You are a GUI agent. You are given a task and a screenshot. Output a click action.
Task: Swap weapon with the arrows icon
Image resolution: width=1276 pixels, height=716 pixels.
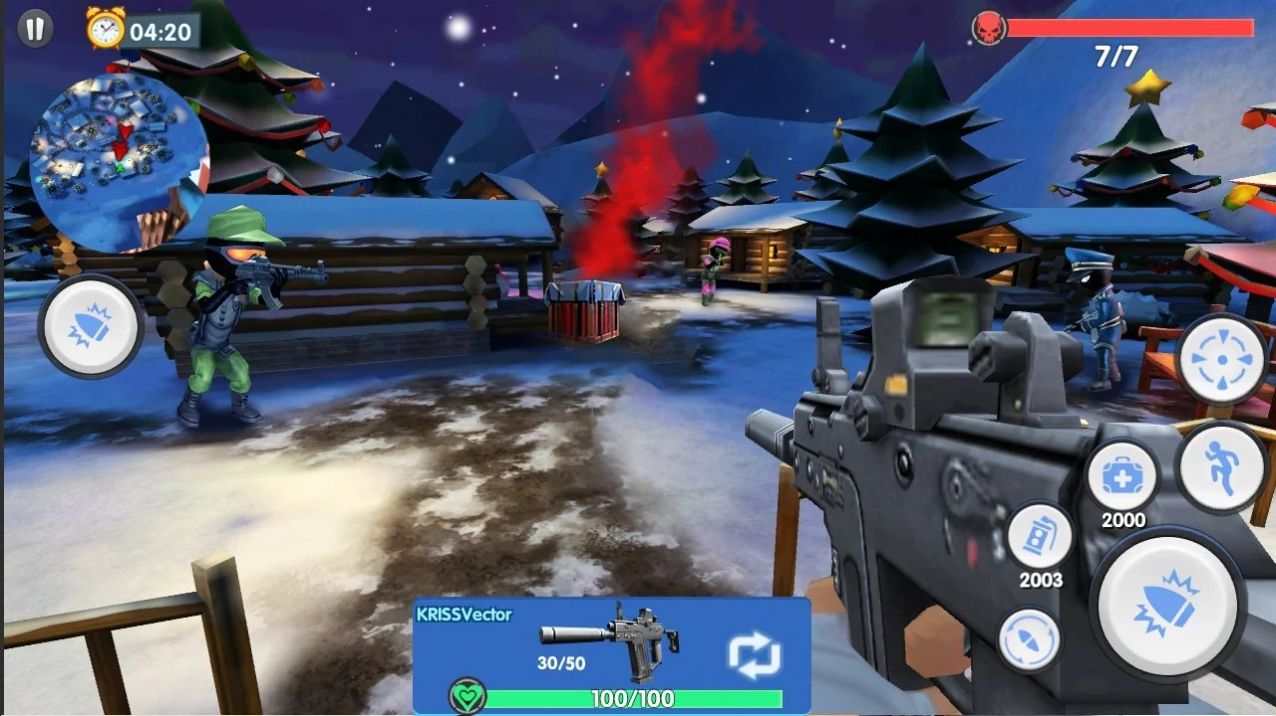[753, 655]
